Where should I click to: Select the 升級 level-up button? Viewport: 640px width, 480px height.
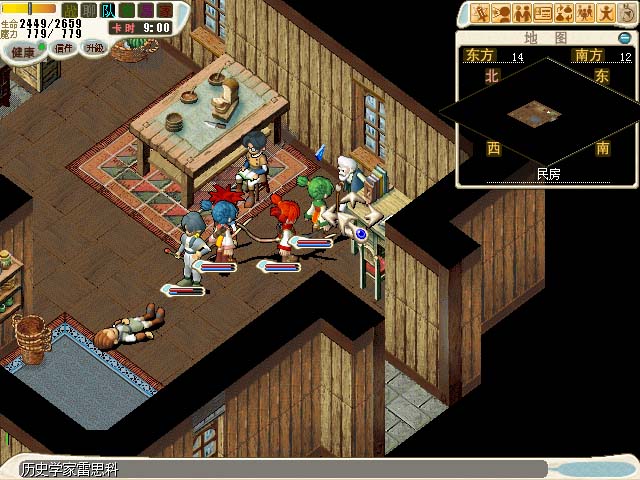pyautogui.click(x=95, y=47)
